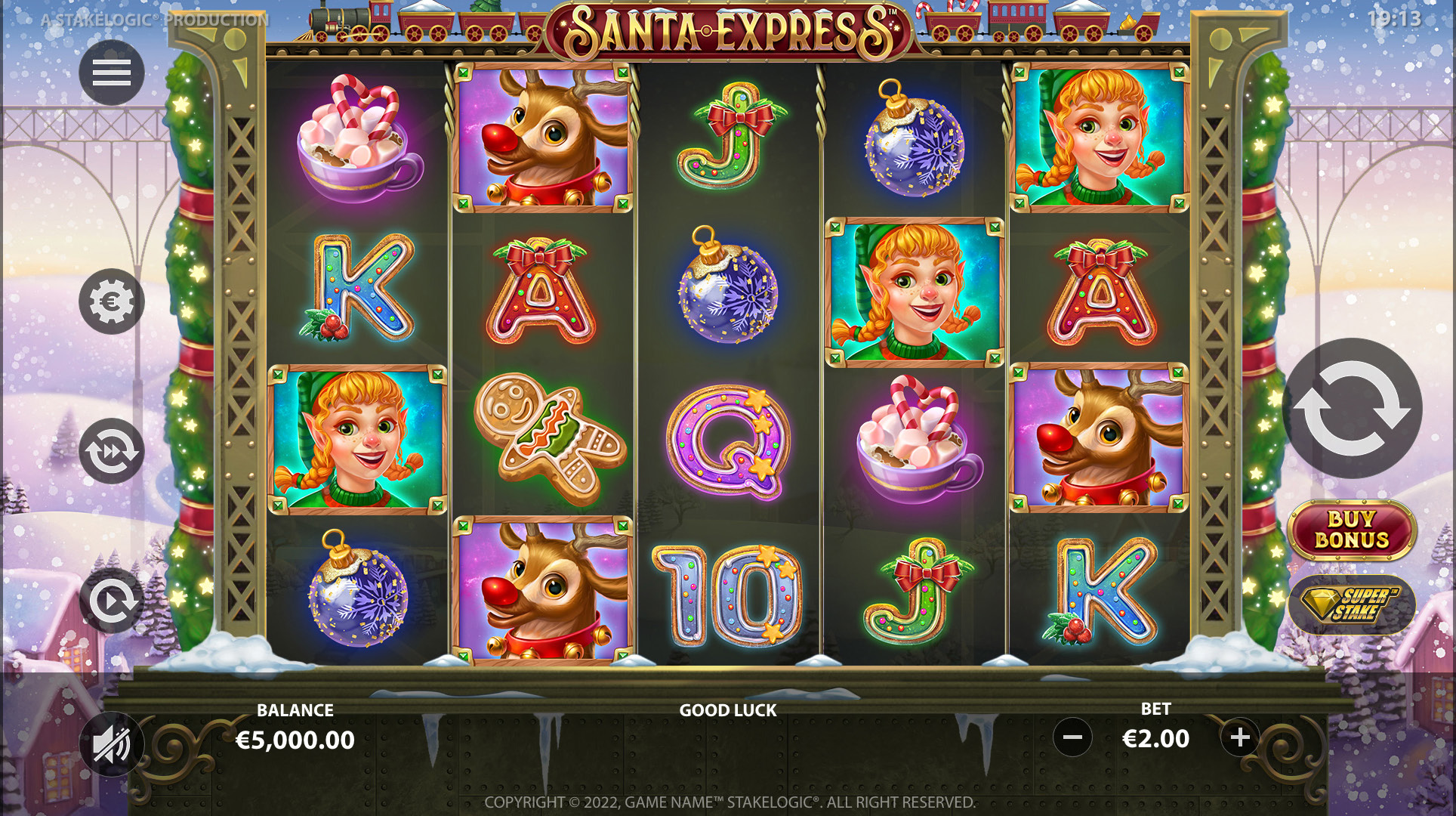Decrease the bet with minus
The image size is (1456, 816).
[x=1072, y=738]
